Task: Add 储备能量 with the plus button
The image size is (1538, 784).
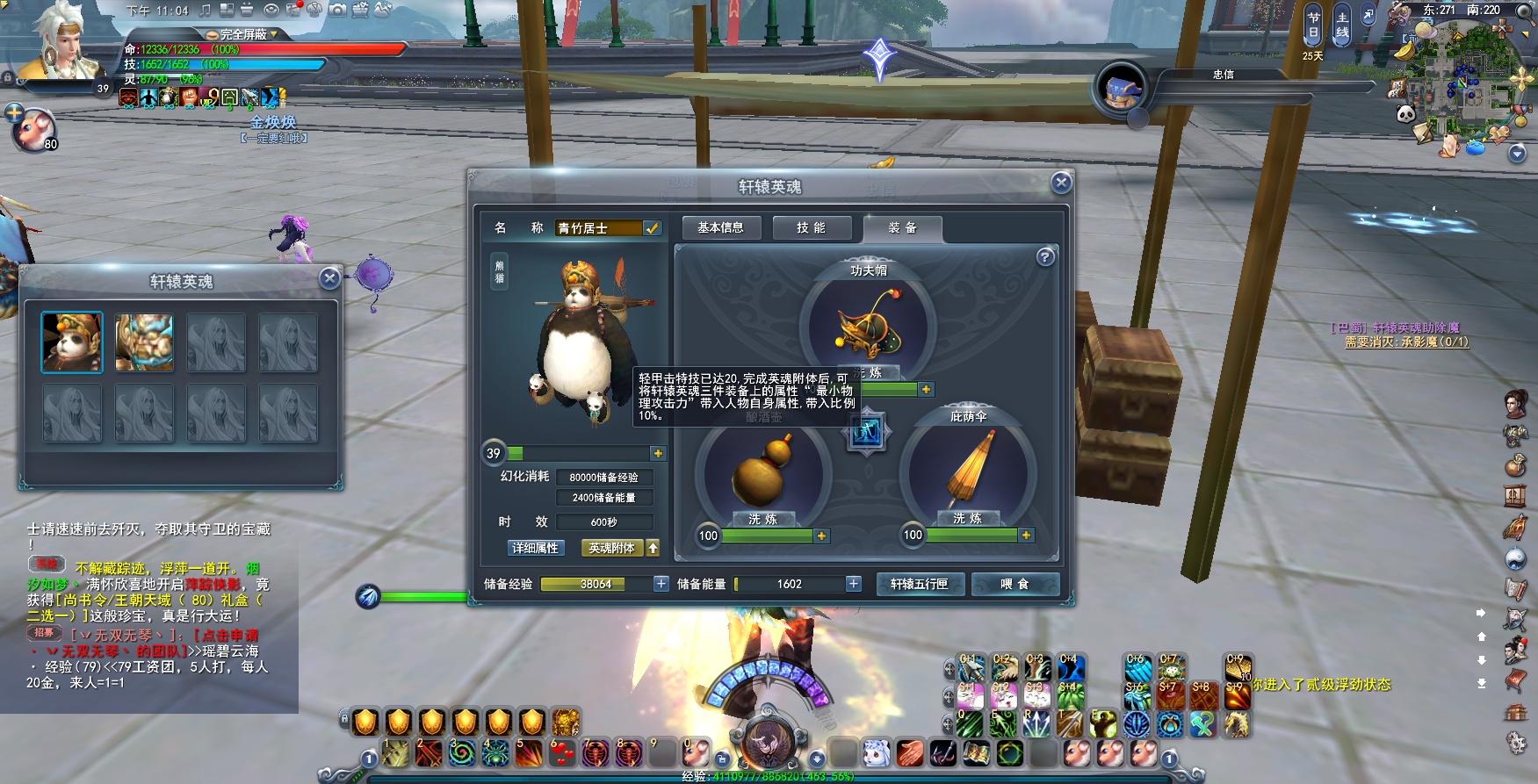Action: point(853,584)
